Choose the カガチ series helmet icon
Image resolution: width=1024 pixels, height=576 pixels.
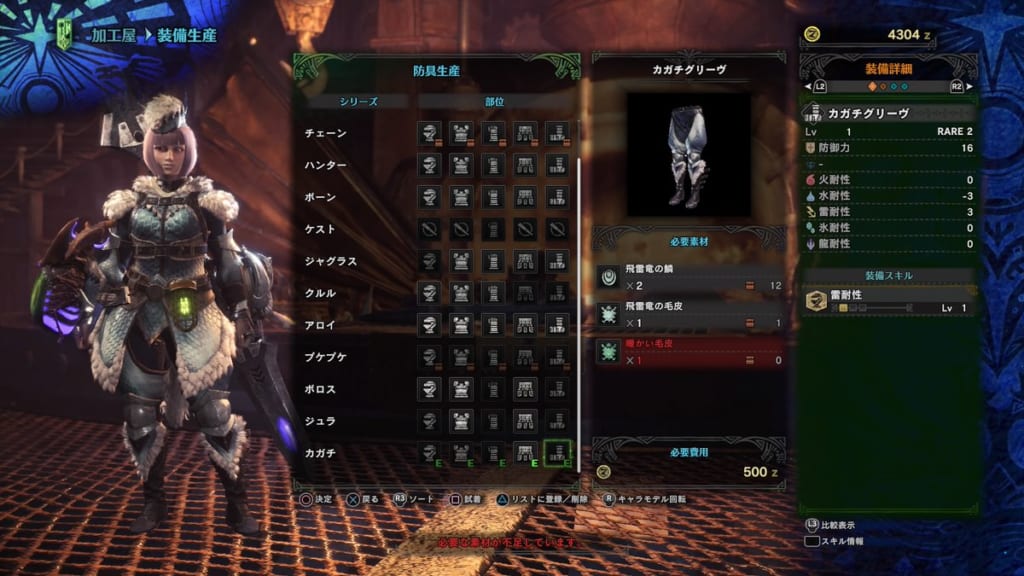click(x=430, y=453)
